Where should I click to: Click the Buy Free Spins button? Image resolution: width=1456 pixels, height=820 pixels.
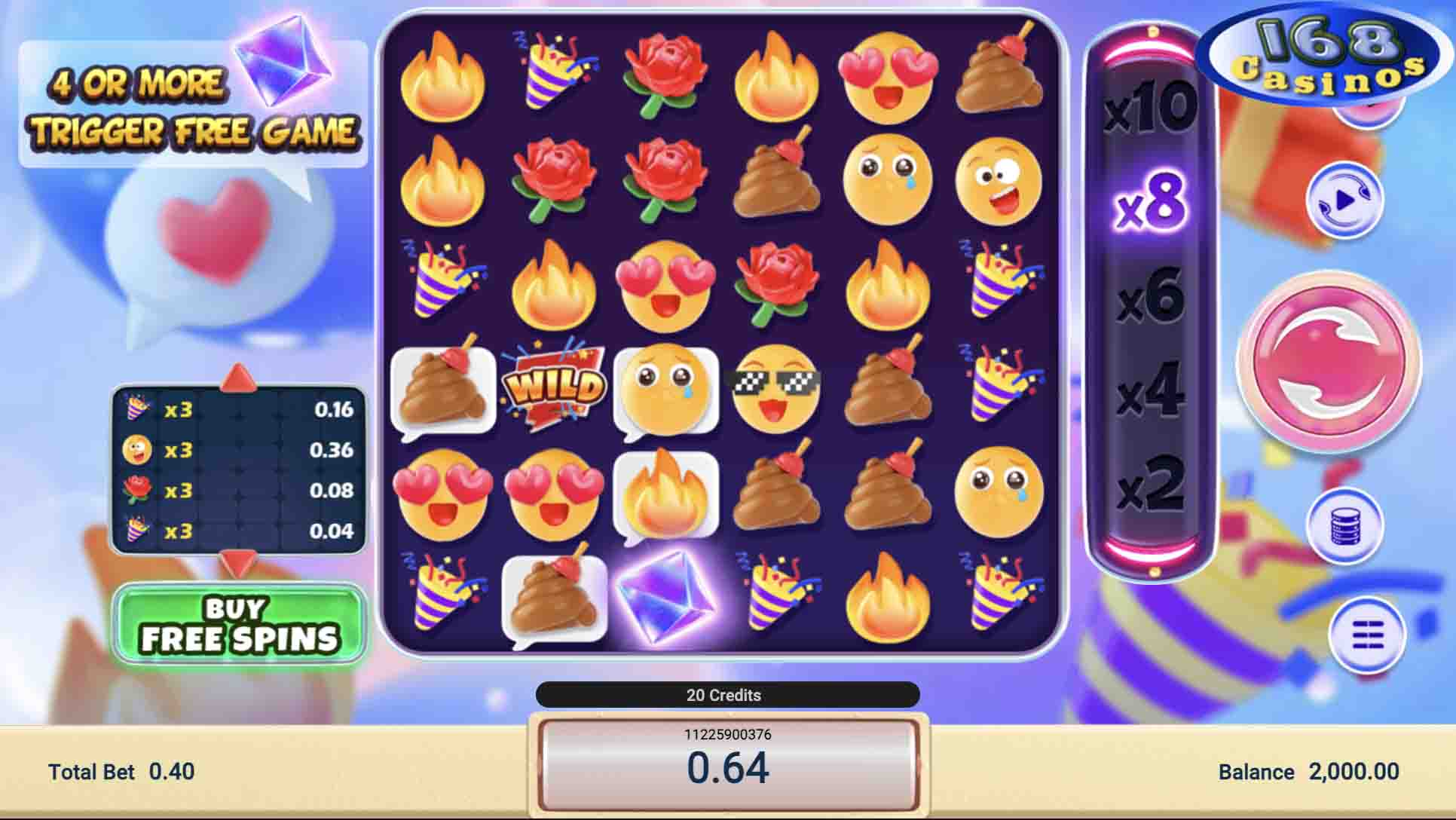[x=240, y=625]
